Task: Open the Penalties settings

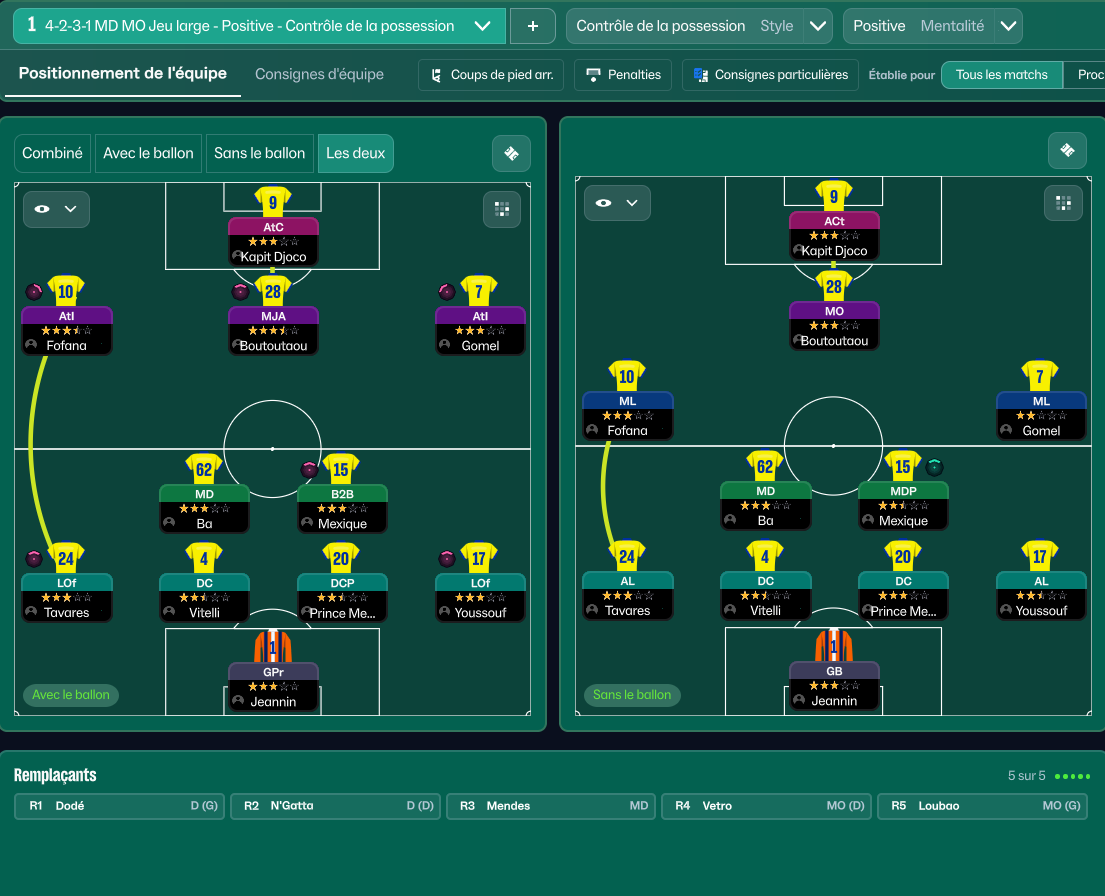Action: 624,75
